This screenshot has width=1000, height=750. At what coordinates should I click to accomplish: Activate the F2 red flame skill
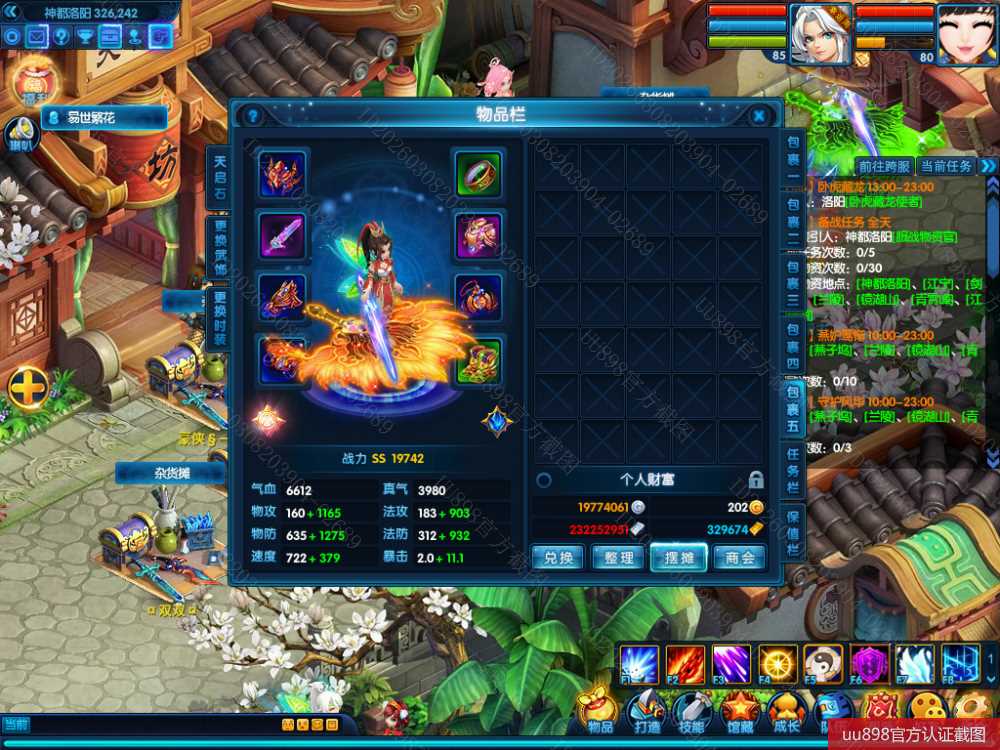tap(685, 663)
